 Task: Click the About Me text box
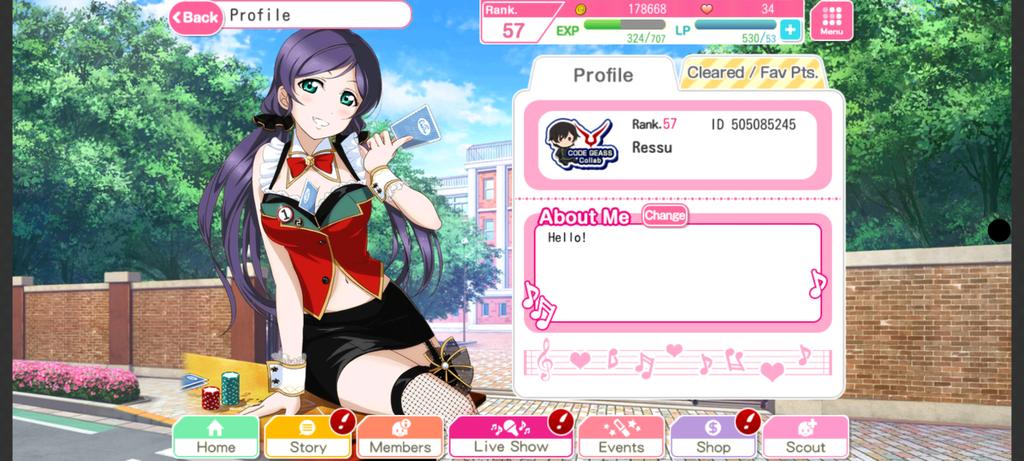click(677, 272)
